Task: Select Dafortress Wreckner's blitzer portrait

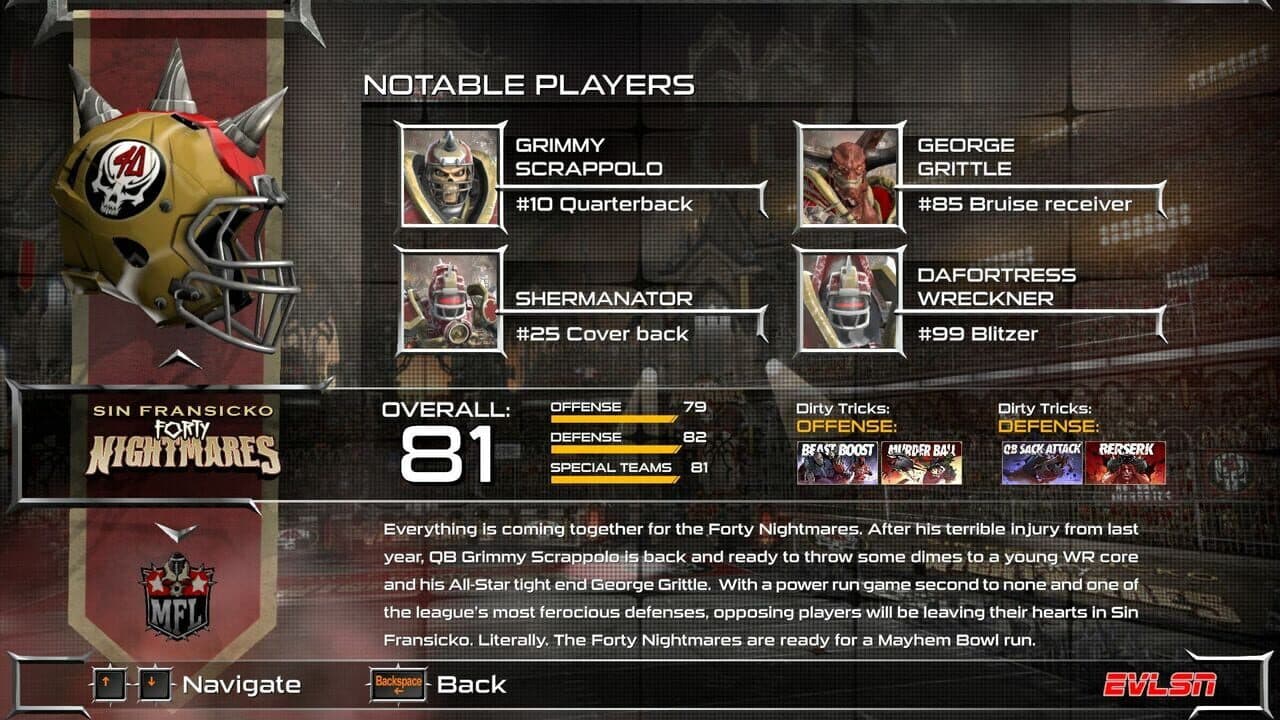Action: pyautogui.click(x=848, y=300)
